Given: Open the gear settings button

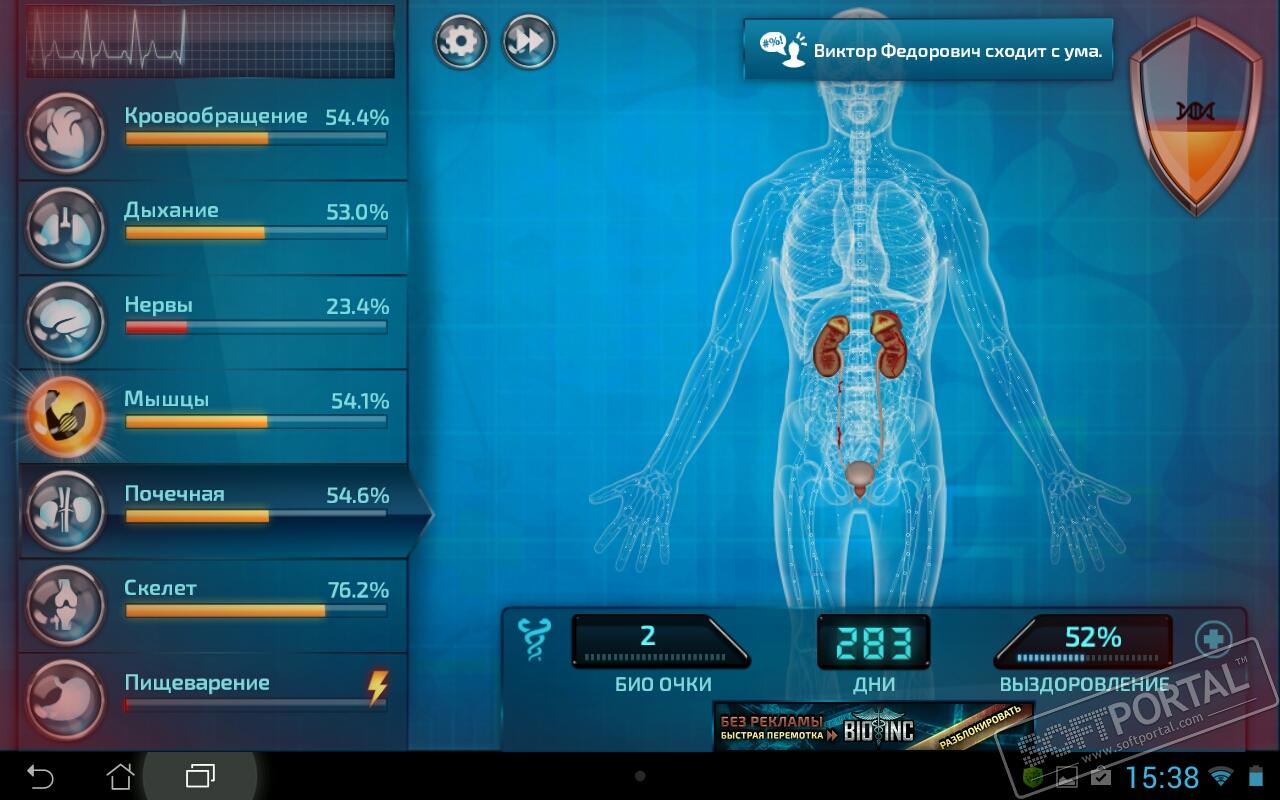Looking at the screenshot, I should pos(460,42).
